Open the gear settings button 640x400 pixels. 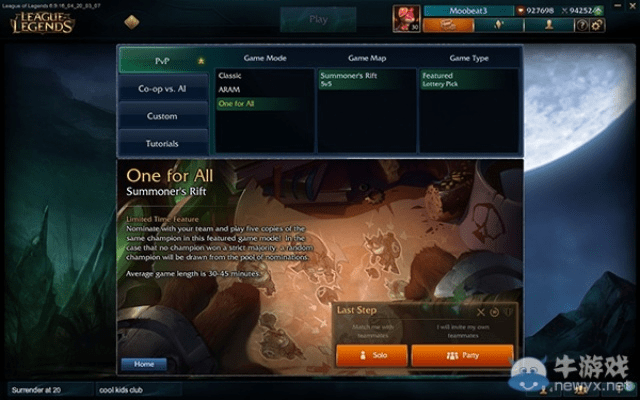click(x=597, y=25)
